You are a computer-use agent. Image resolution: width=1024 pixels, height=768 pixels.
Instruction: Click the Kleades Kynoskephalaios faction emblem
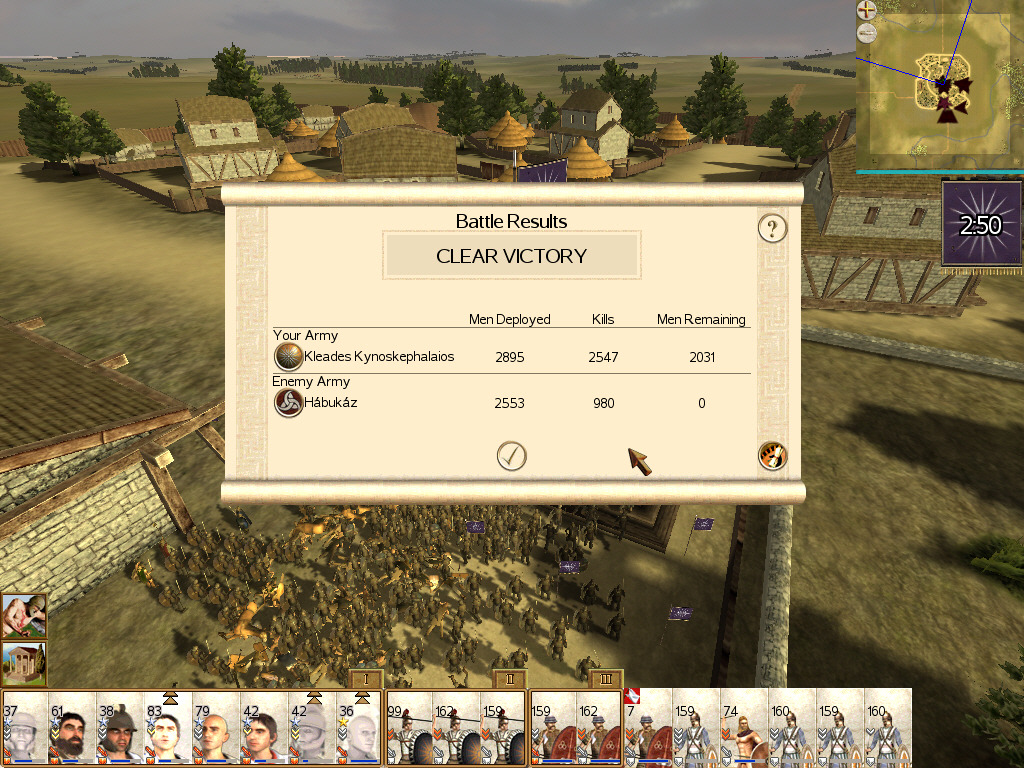click(x=288, y=357)
